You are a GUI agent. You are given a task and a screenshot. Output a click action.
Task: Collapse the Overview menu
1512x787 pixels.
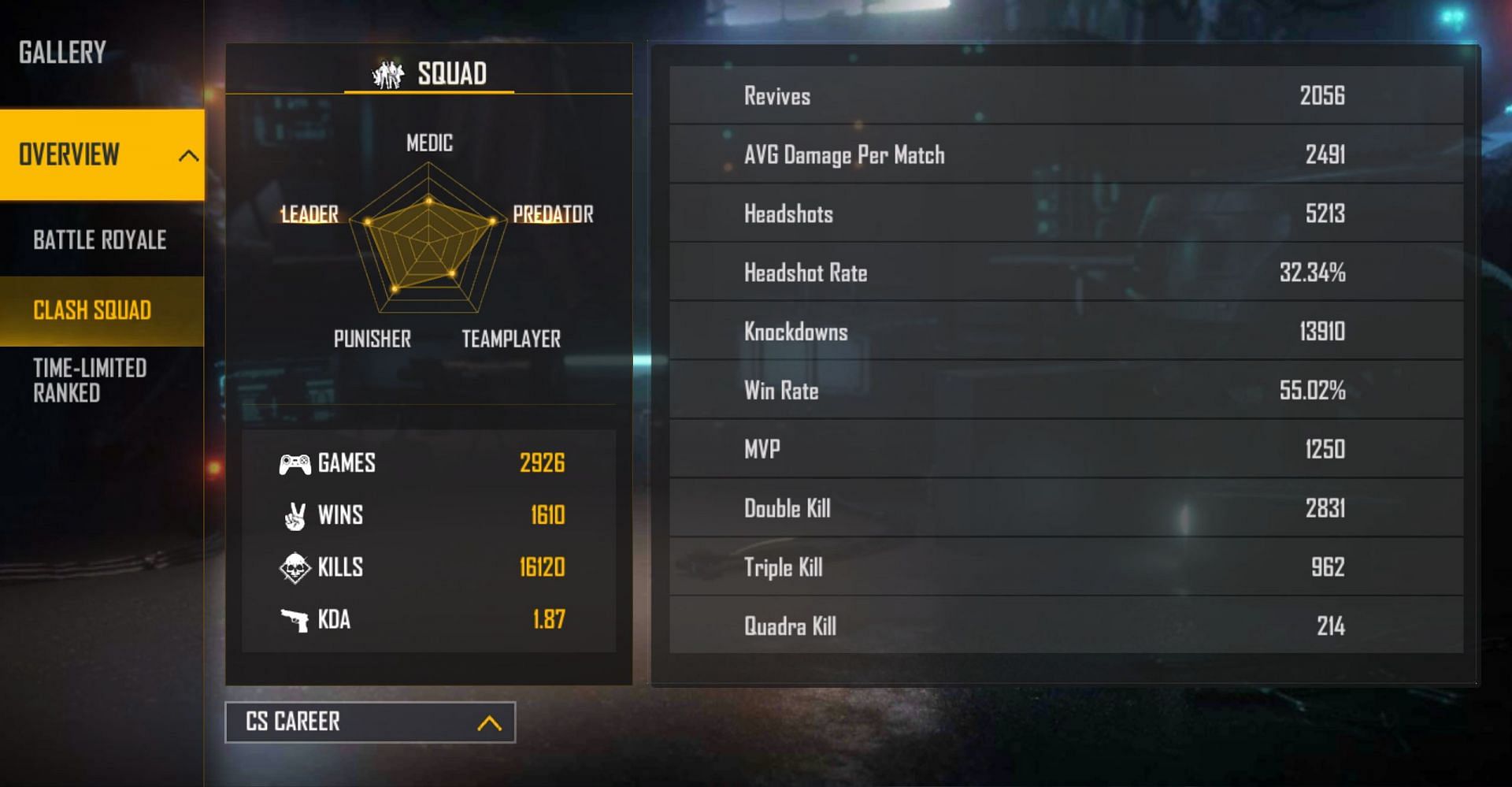[x=187, y=155]
